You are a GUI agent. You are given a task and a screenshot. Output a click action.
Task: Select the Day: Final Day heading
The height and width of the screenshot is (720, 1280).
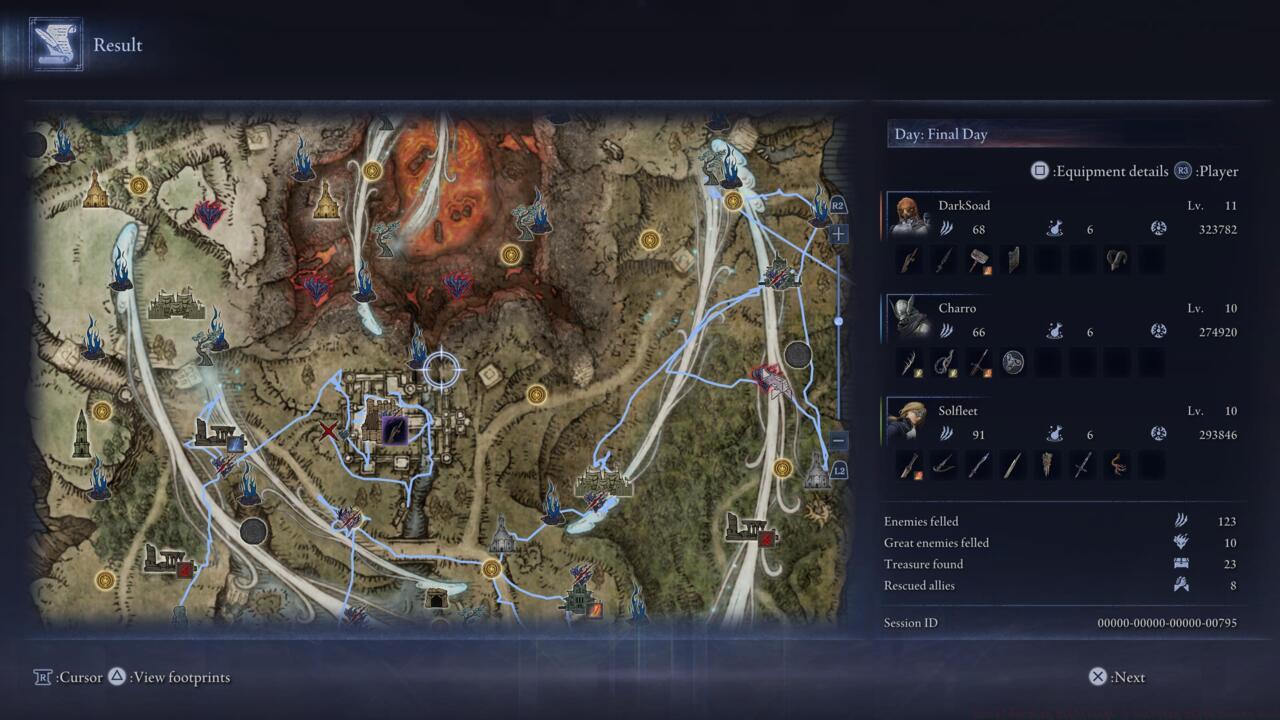[x=940, y=133]
